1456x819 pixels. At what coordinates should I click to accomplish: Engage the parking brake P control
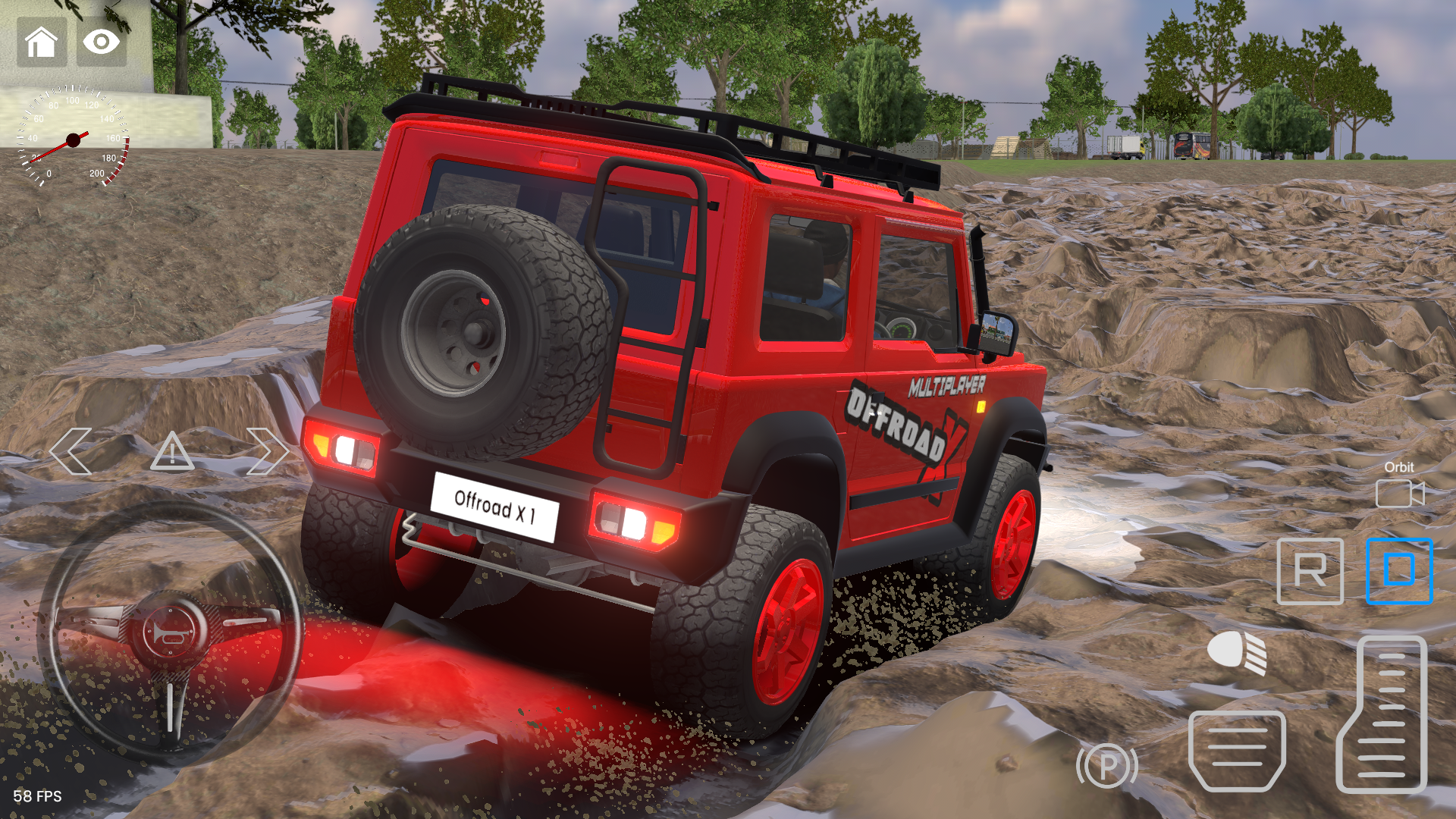coord(1107,766)
